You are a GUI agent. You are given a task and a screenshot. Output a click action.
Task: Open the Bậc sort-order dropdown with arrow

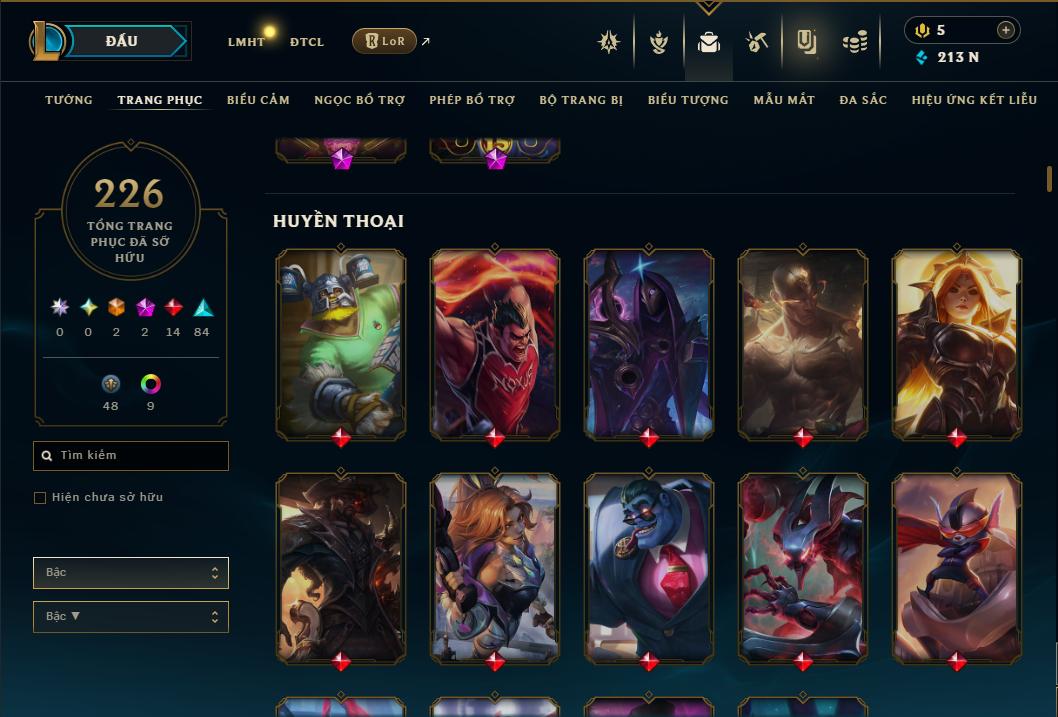(130, 617)
